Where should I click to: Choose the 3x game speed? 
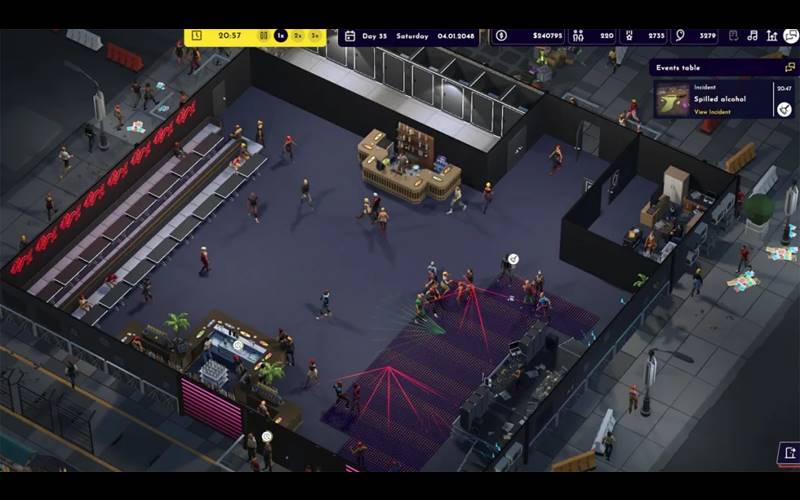click(315, 36)
